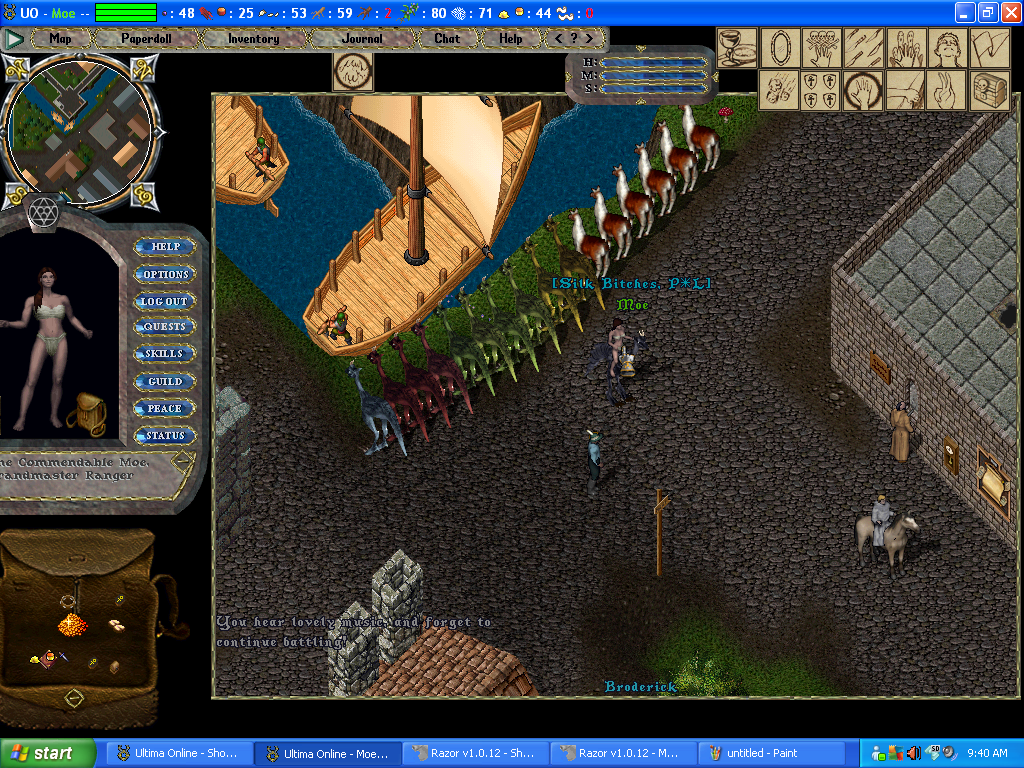The height and width of the screenshot is (768, 1024).
Task: Activate the oval mirror spell icon
Action: pyautogui.click(x=780, y=47)
